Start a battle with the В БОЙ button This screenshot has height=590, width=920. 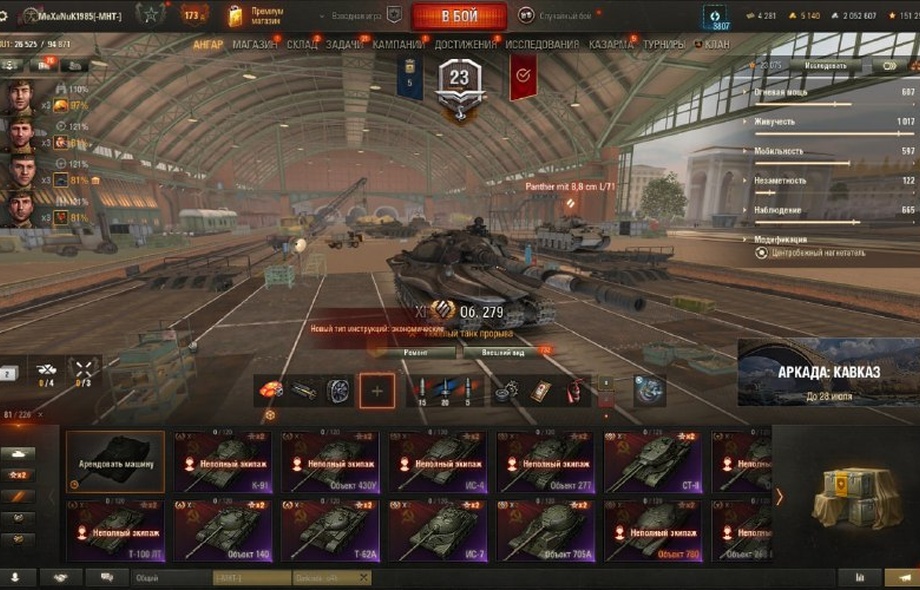[x=459, y=16]
